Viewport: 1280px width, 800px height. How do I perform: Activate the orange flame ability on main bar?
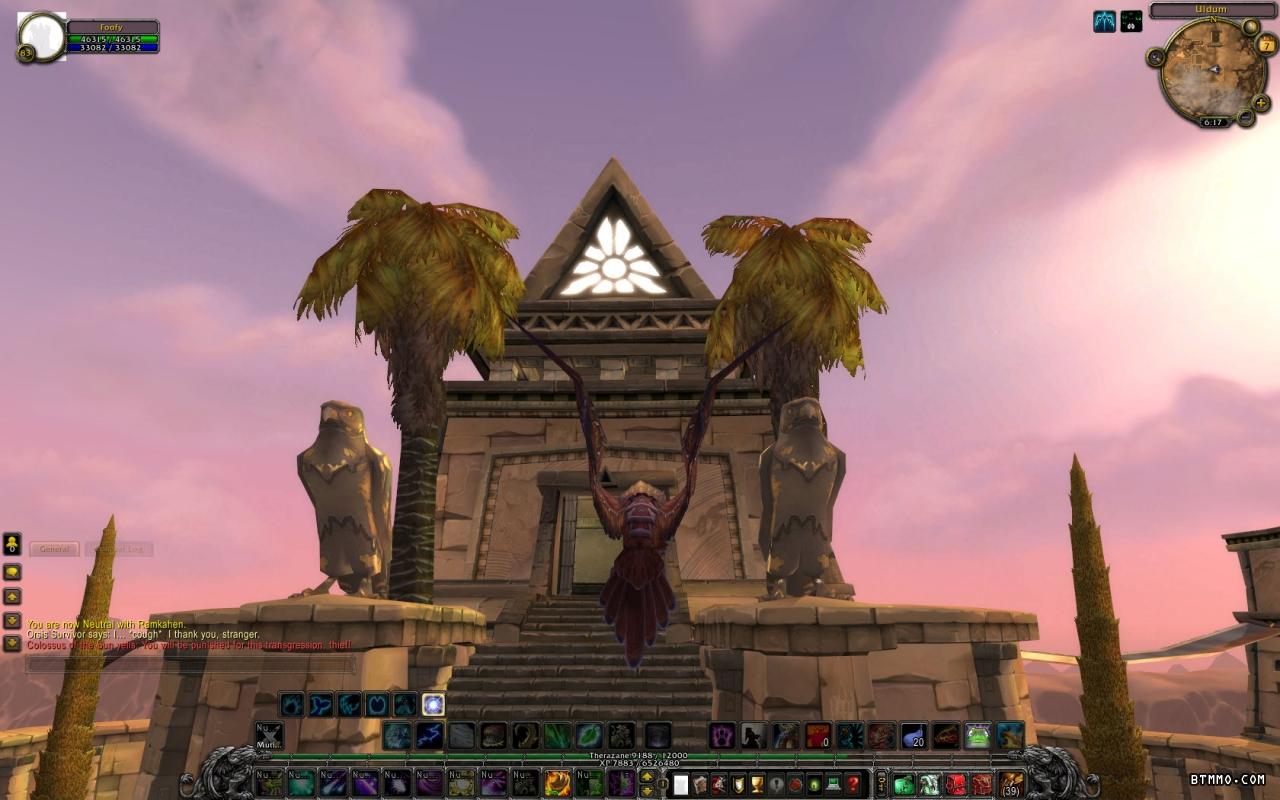click(558, 783)
